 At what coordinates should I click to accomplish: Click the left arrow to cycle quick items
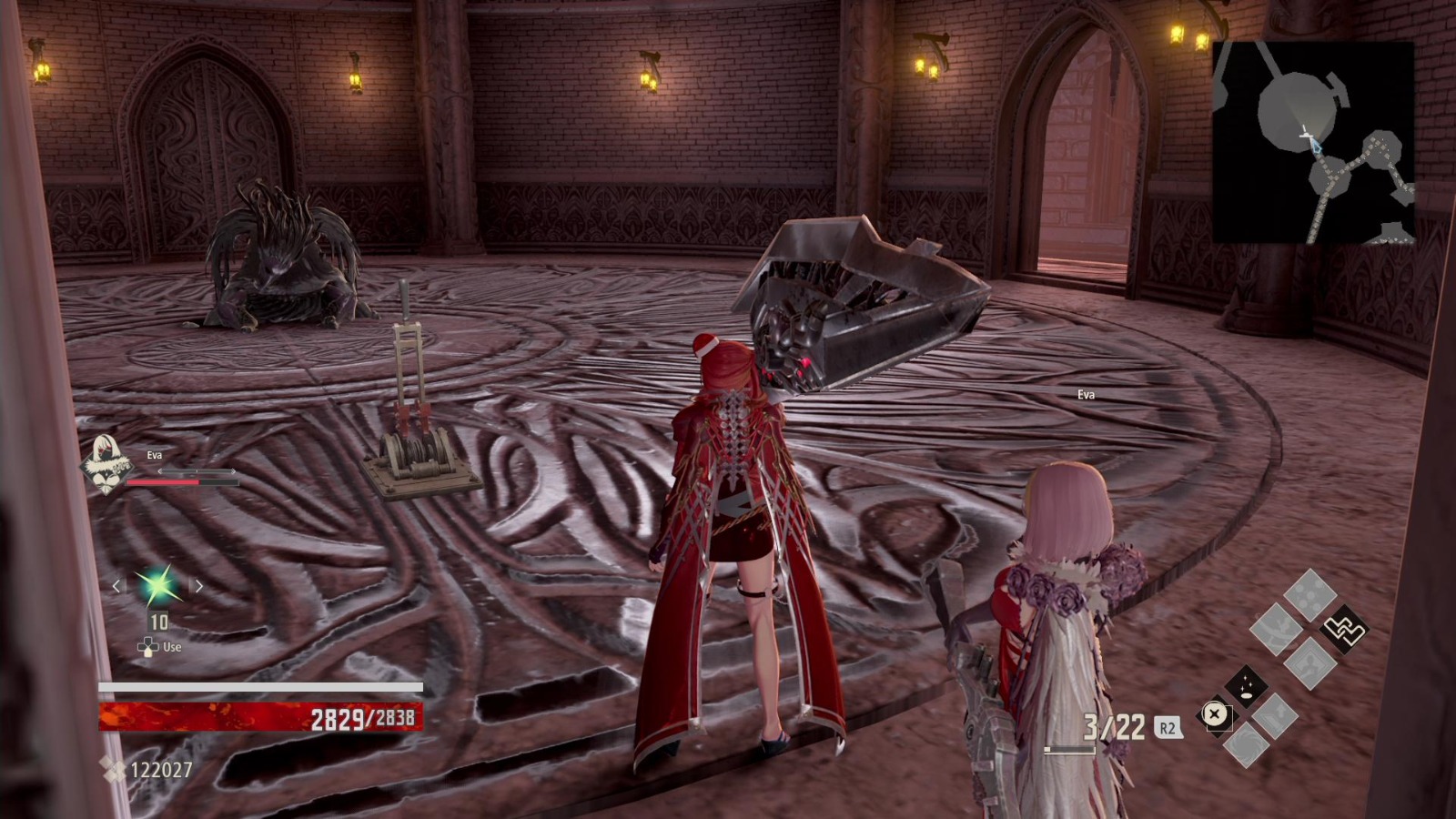[x=117, y=586]
